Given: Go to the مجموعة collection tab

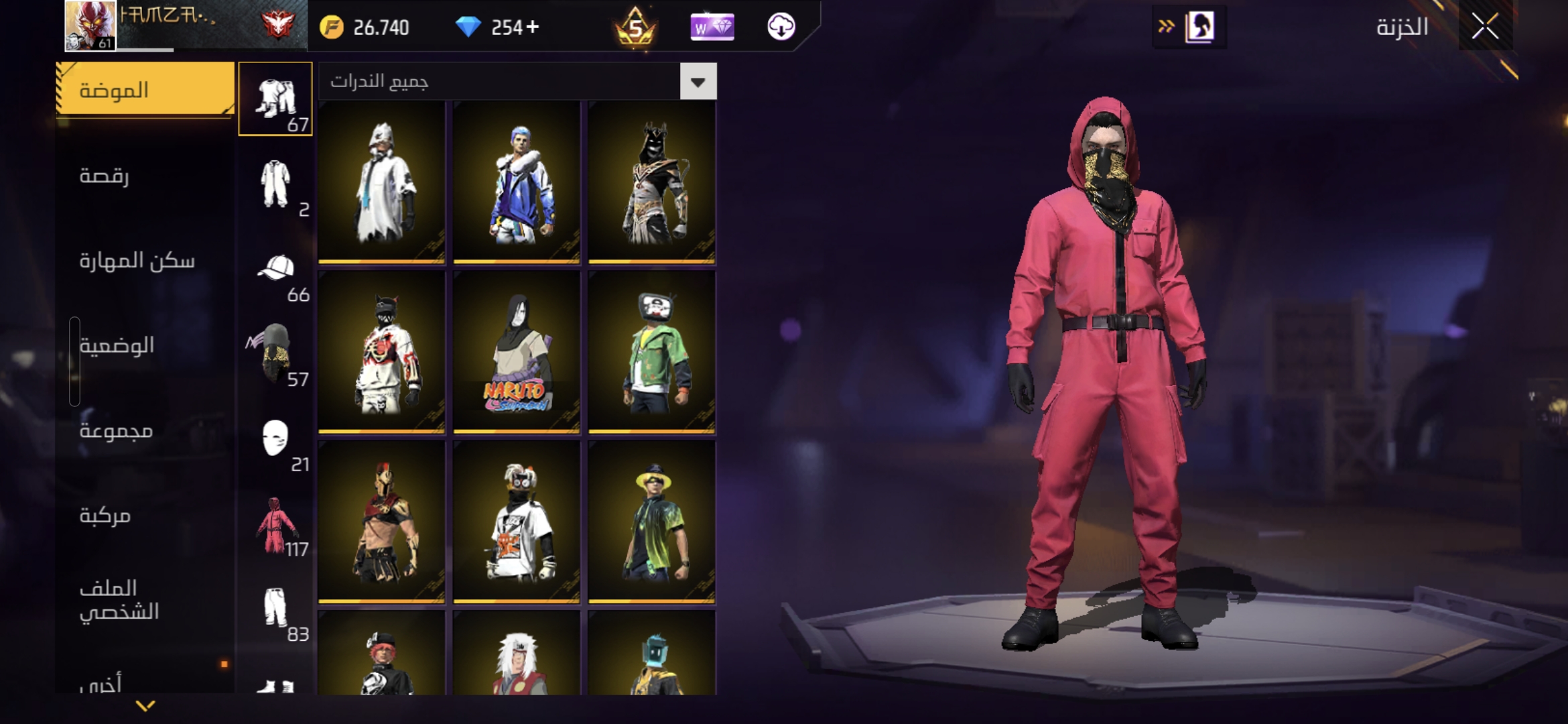Looking at the screenshot, I should [x=117, y=430].
